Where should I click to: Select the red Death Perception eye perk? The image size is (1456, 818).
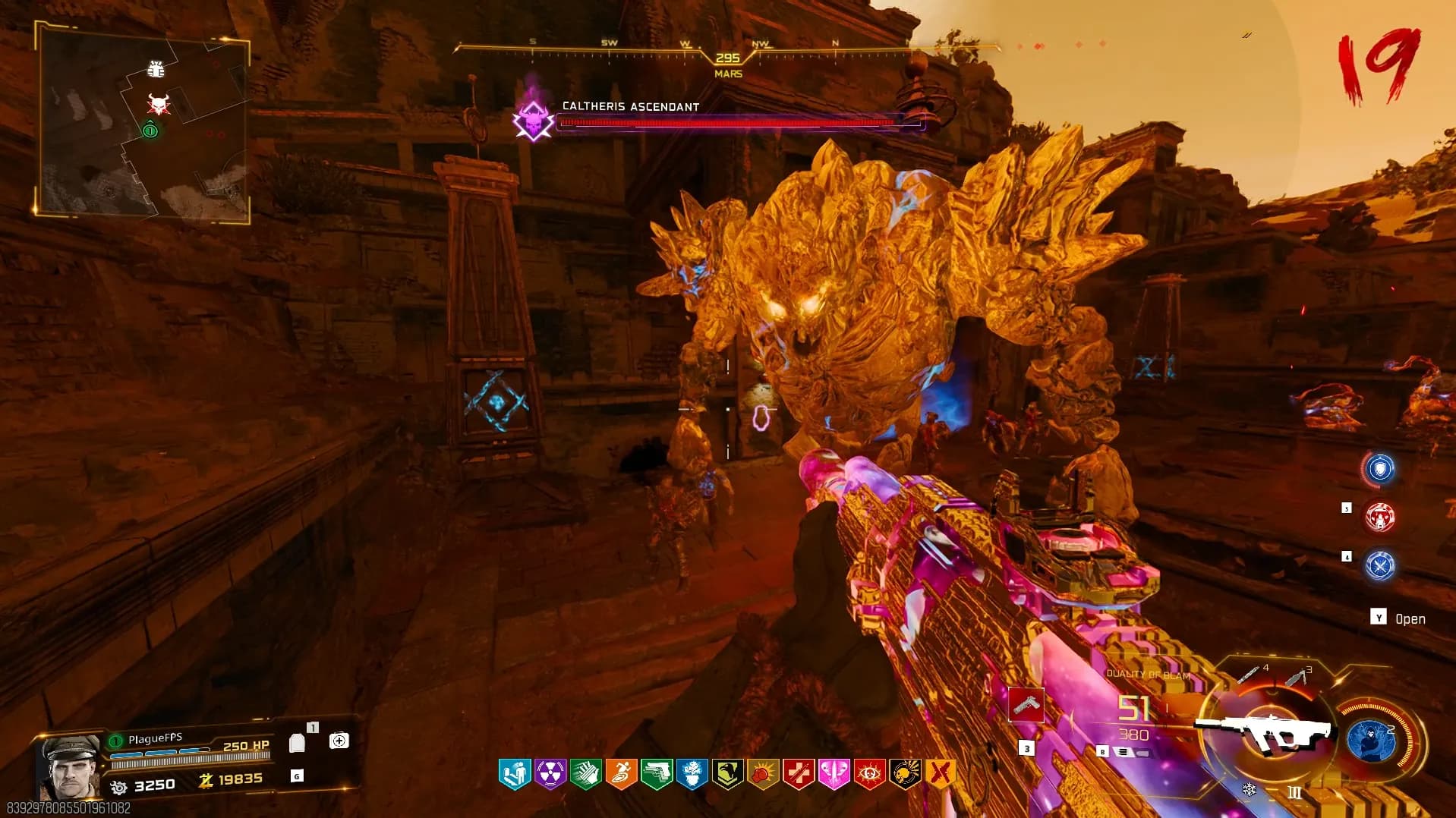pyautogui.click(x=869, y=774)
